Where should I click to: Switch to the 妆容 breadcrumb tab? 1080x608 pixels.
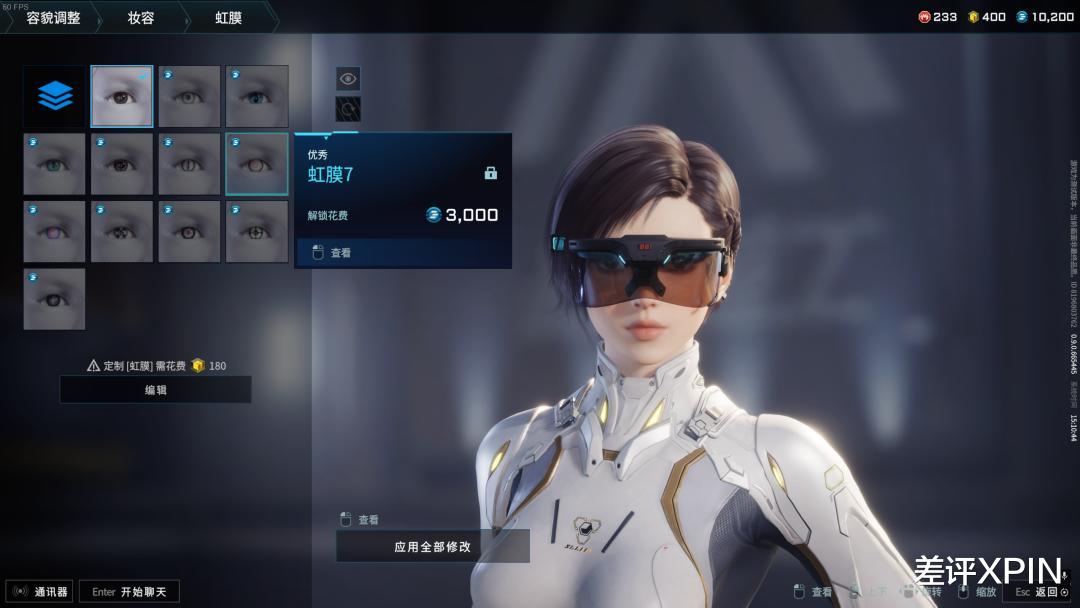[141, 17]
